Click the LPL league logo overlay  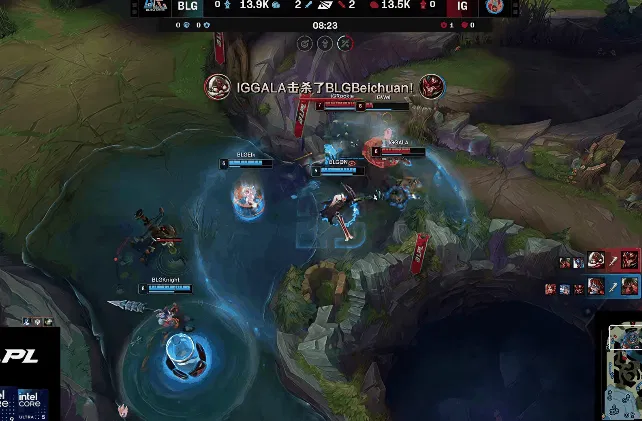coord(22,356)
